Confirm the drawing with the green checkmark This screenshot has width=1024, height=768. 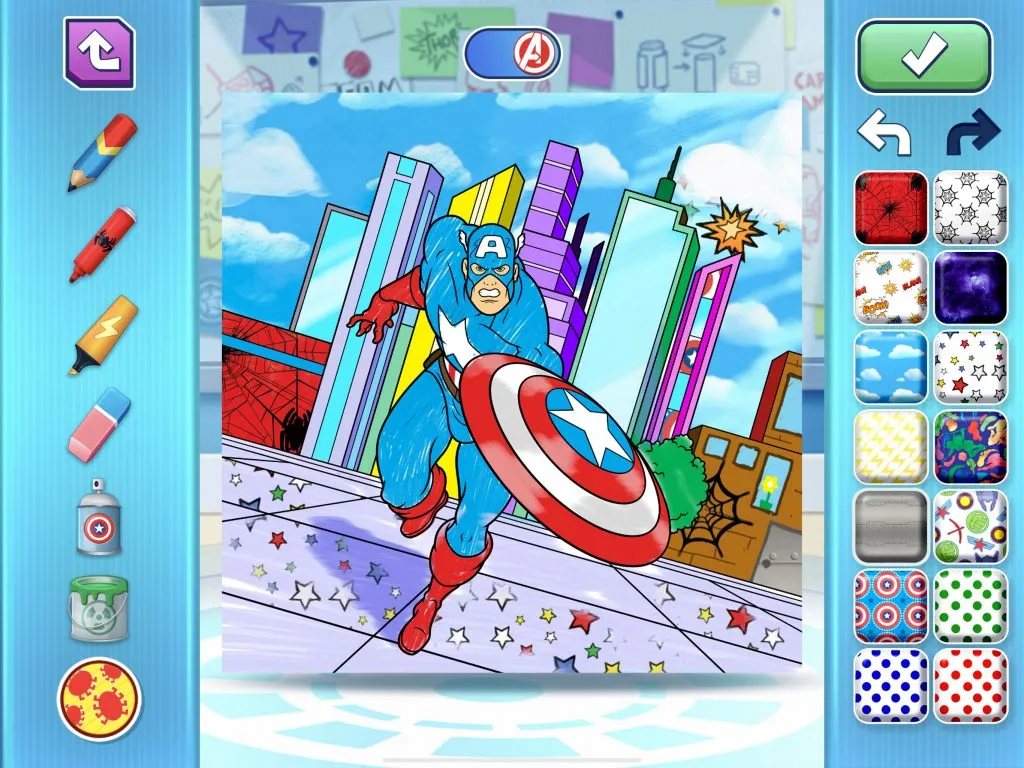(x=924, y=57)
